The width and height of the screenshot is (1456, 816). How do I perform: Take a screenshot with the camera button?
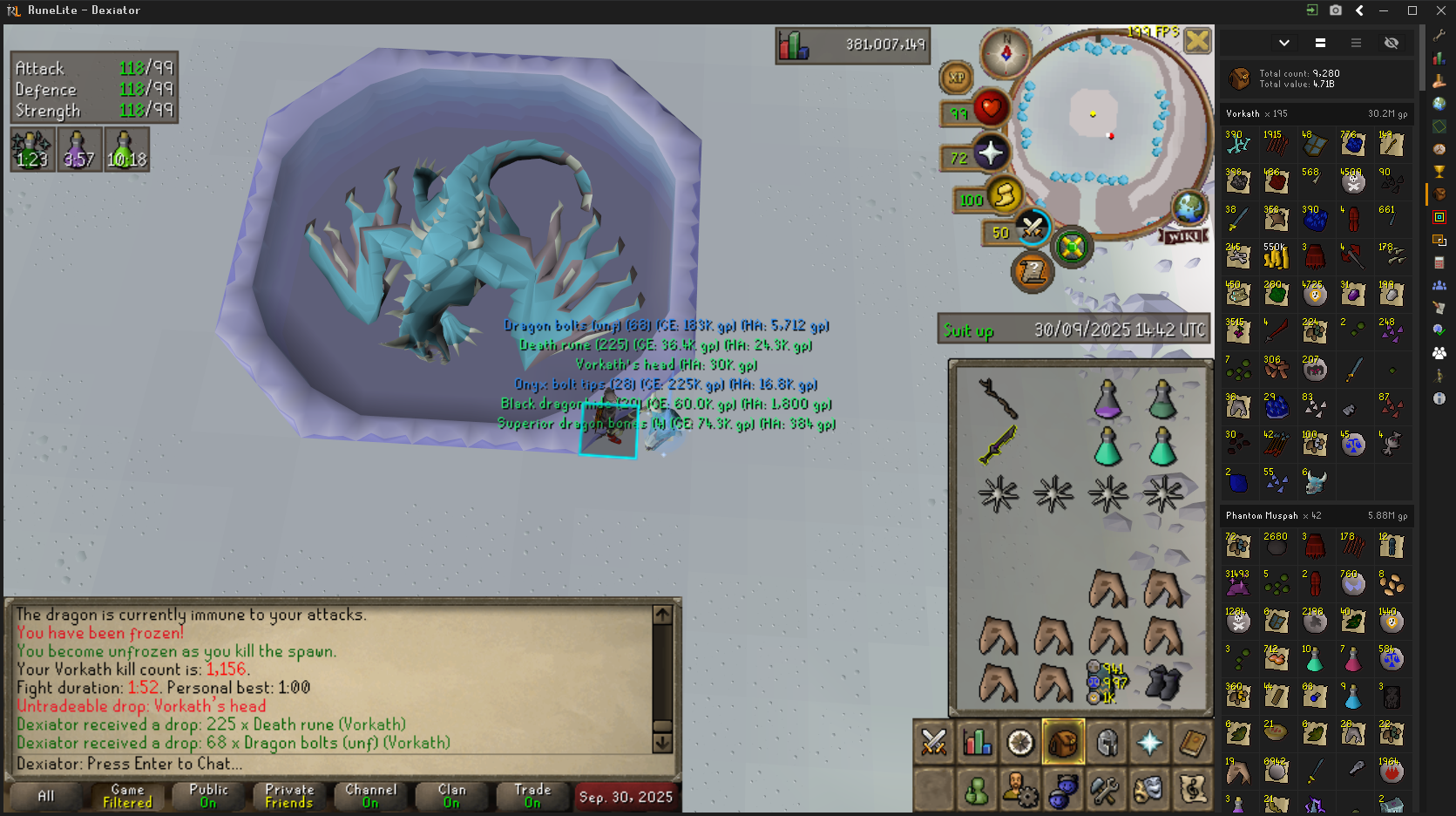(1336, 10)
